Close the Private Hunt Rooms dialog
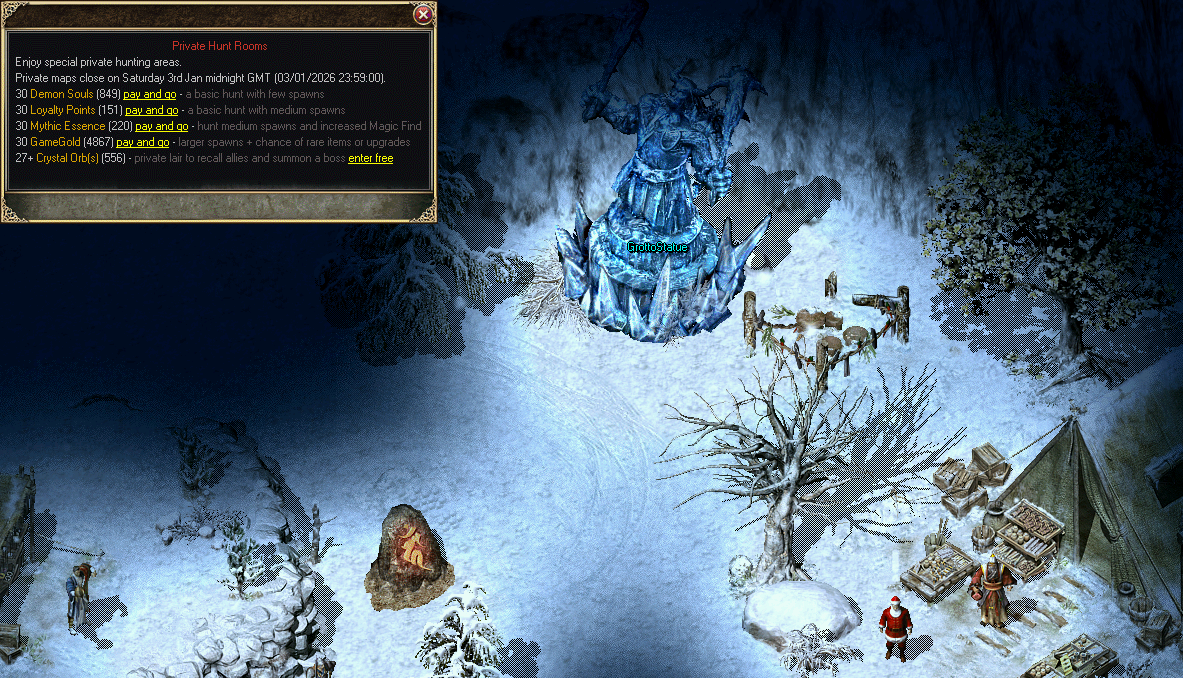The image size is (1183, 678). (x=423, y=14)
